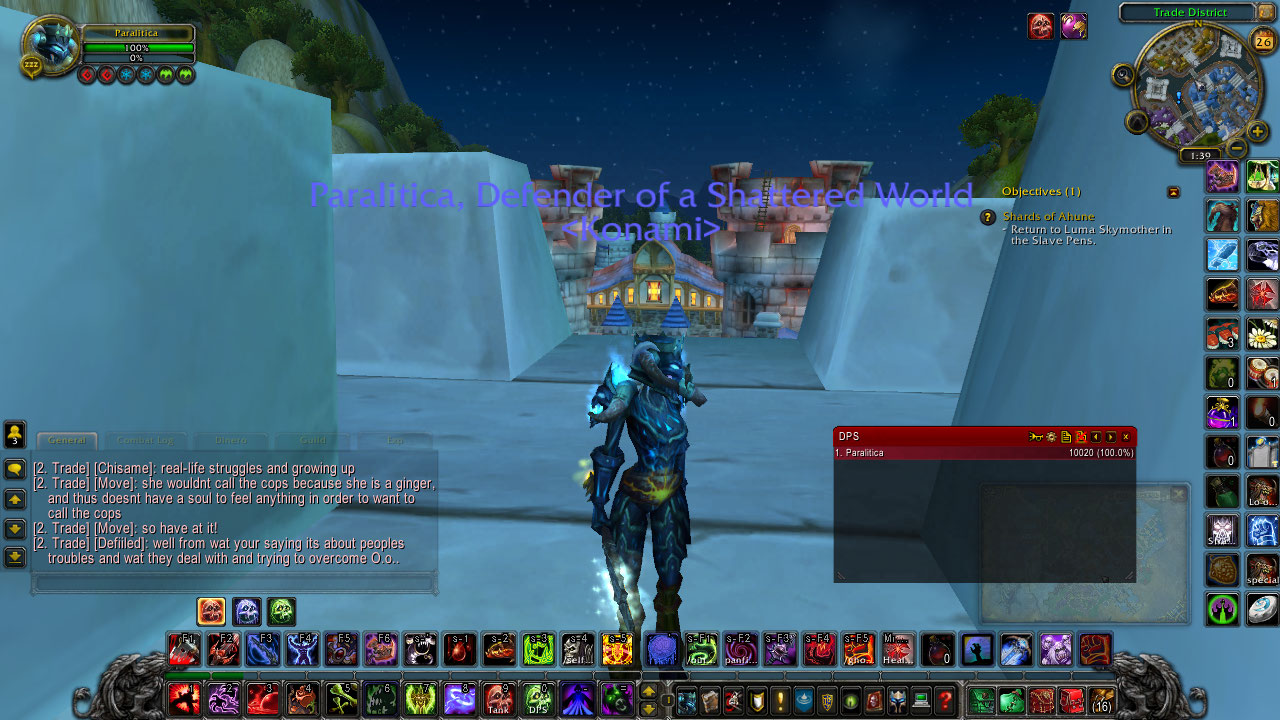
Task: Select the Shards of Ahune quest objective
Action: click(x=1048, y=217)
